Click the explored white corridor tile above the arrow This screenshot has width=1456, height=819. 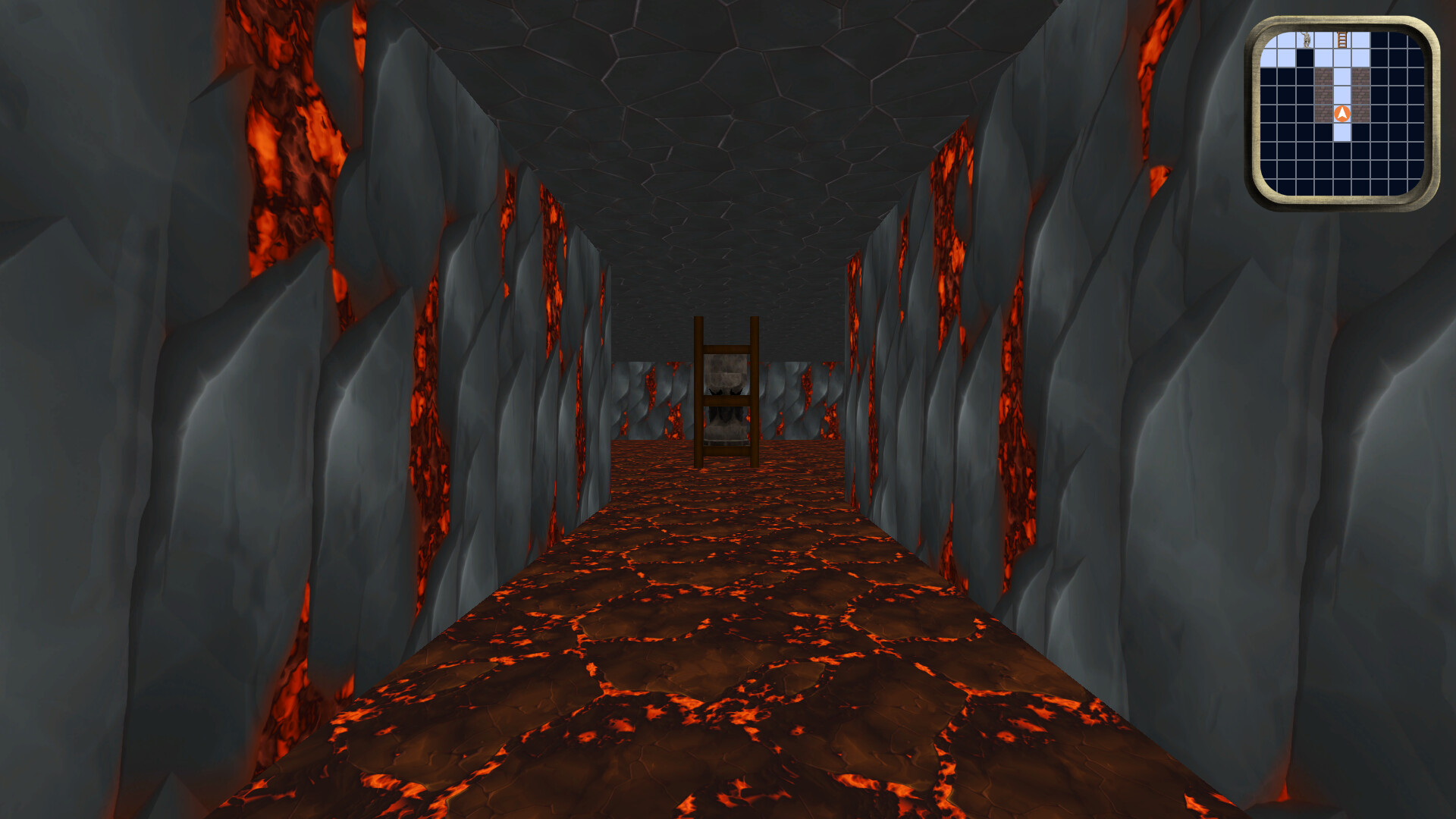pos(1342,93)
